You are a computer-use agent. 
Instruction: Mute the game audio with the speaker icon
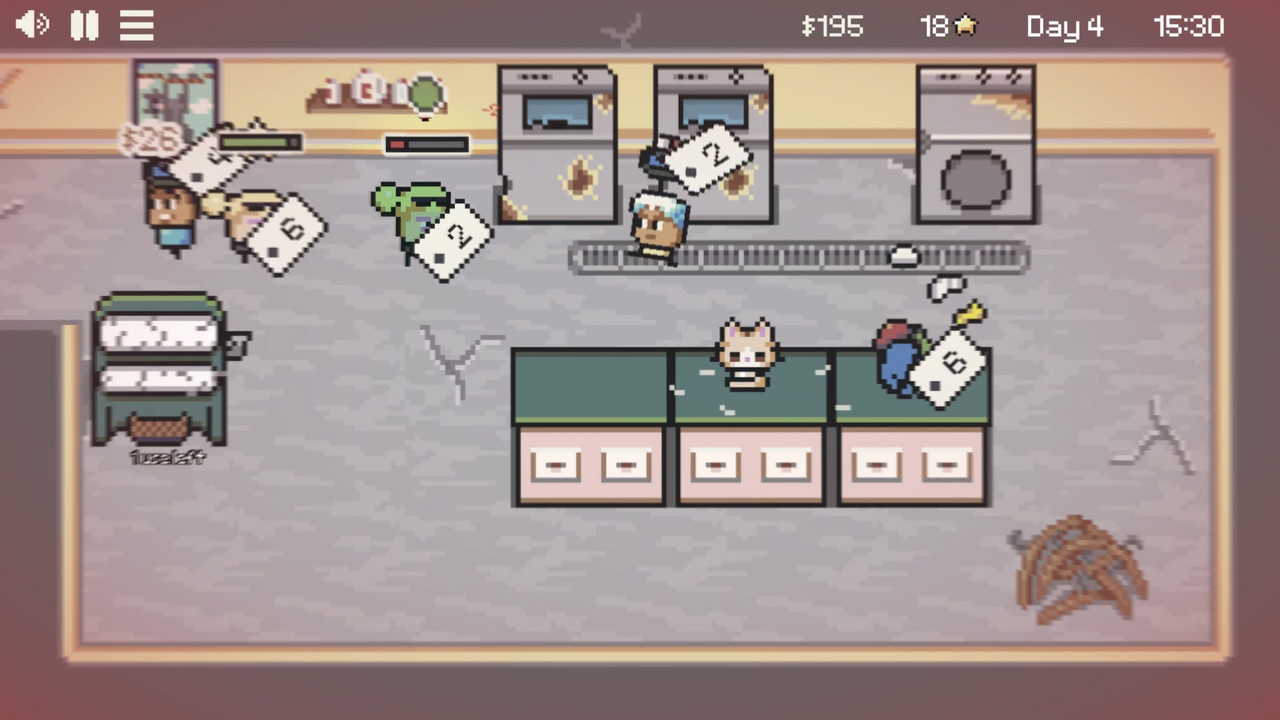pyautogui.click(x=33, y=25)
